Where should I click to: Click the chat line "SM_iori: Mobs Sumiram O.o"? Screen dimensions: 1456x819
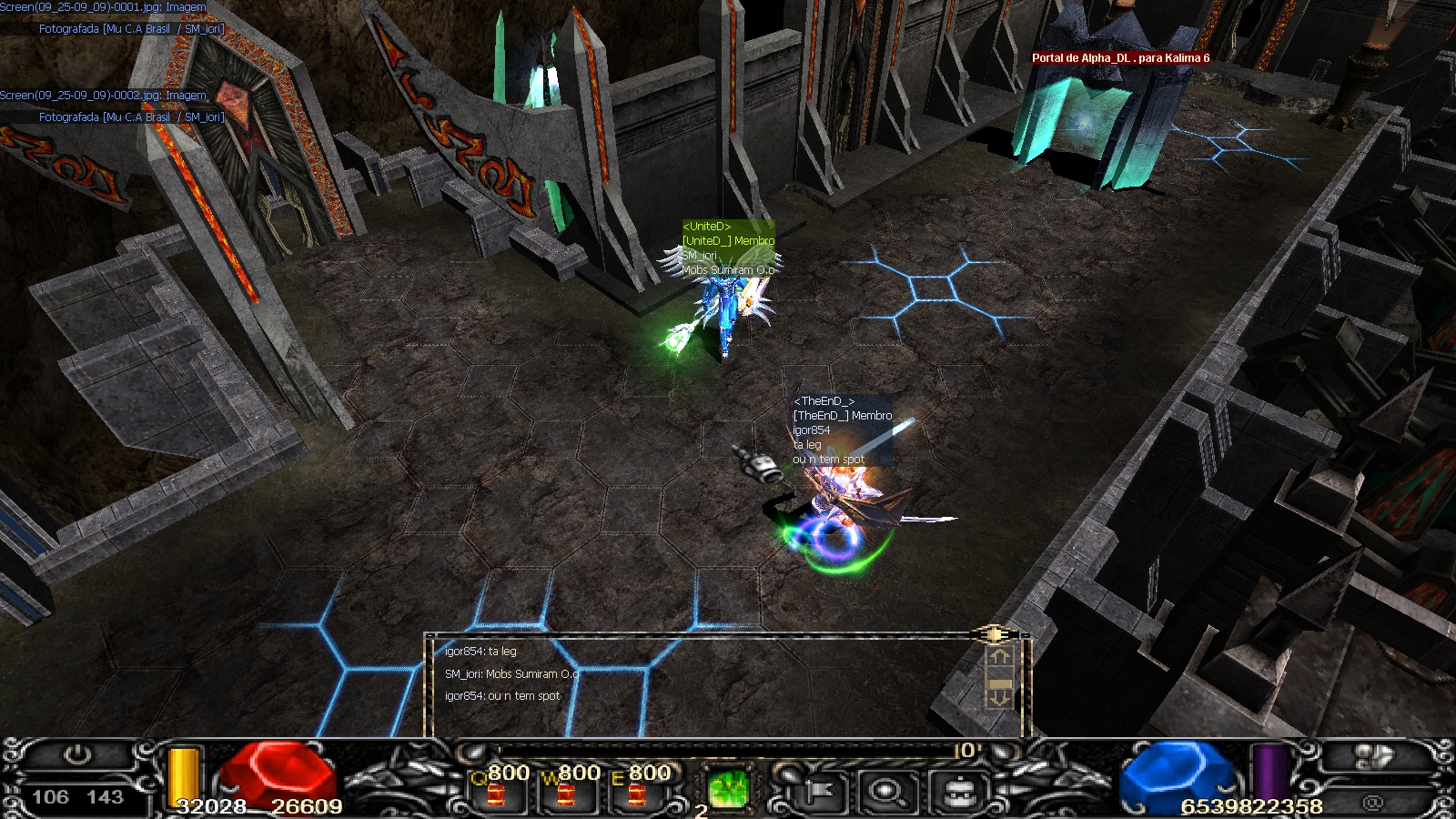click(512, 674)
